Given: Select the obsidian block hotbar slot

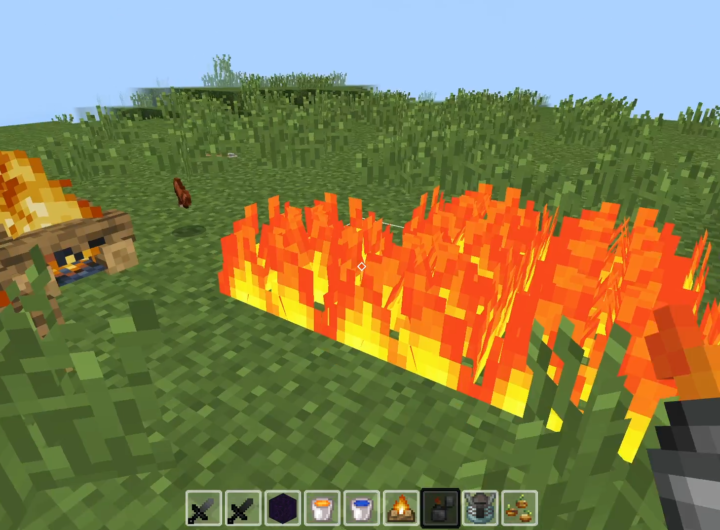Looking at the screenshot, I should point(283,509).
